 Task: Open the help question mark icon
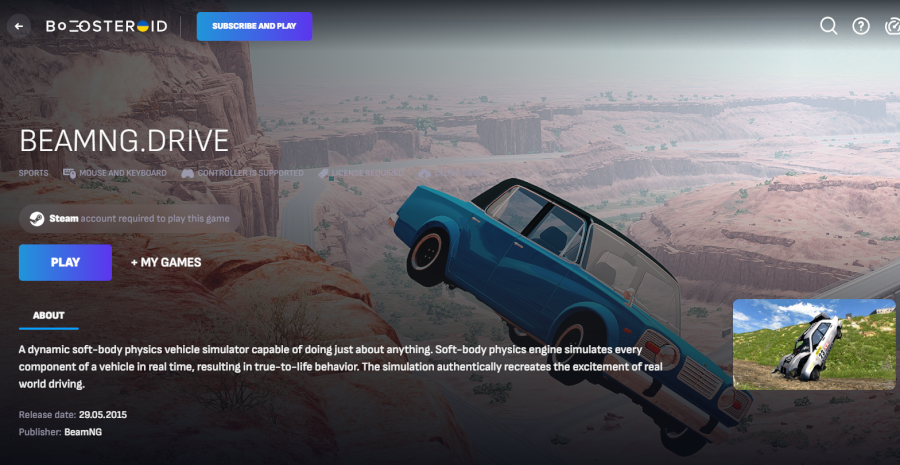tap(861, 26)
